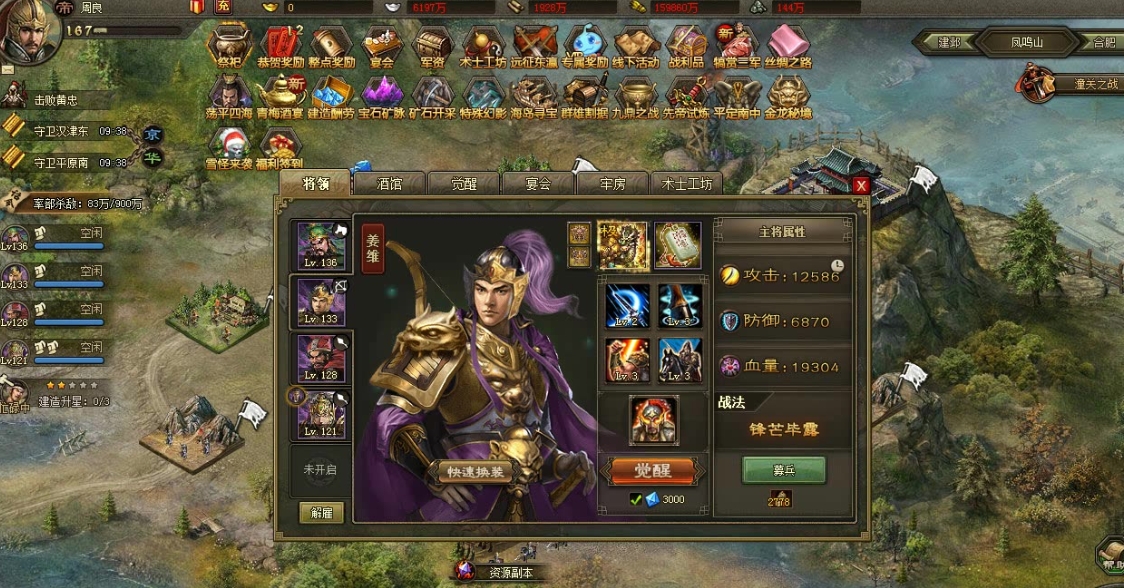Switch to the 术士工坊 tab in the panel
Viewport: 1124px width, 588px height.
(x=686, y=184)
